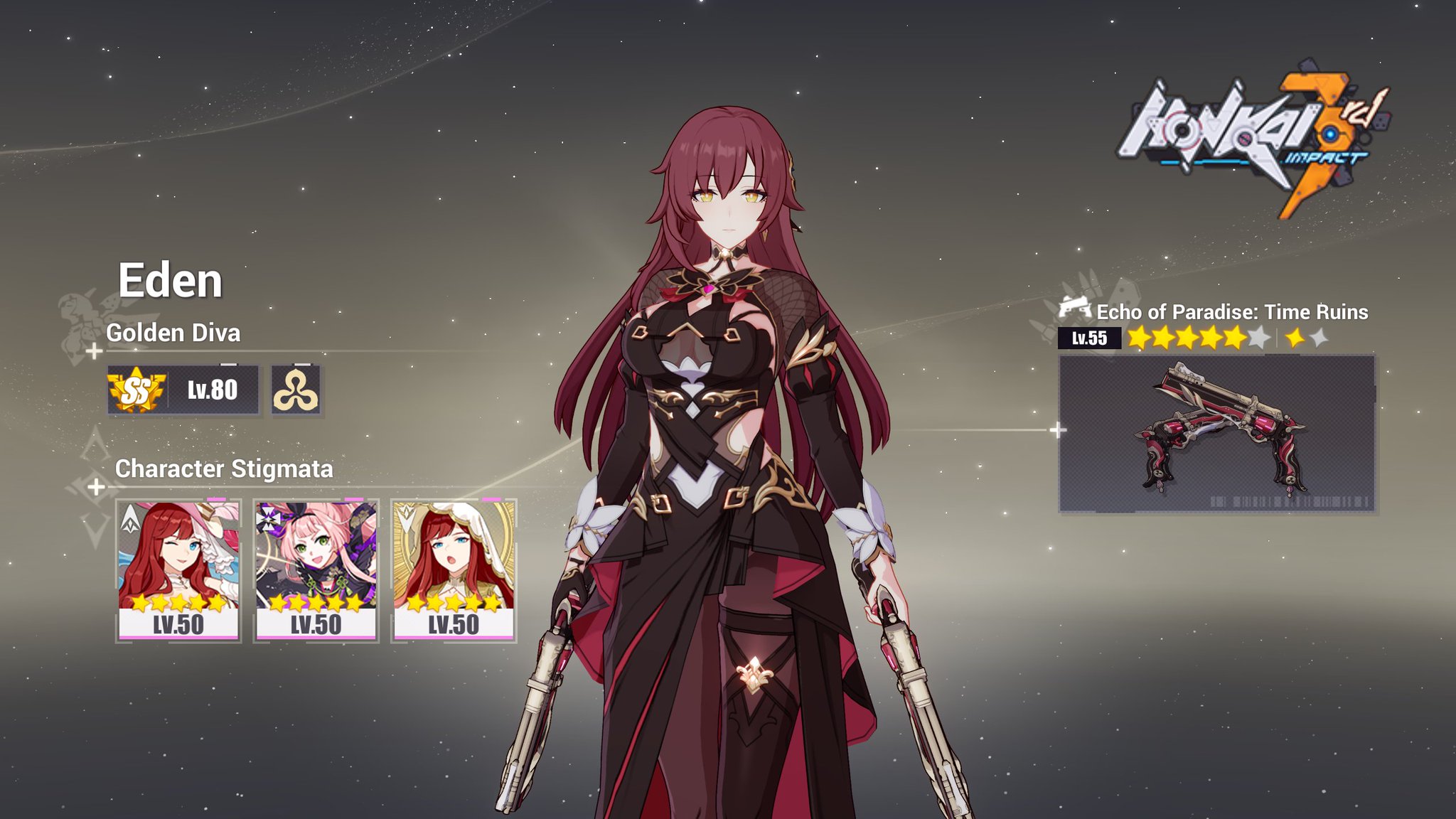Select Eden's elemental type trefoil icon
The height and width of the screenshot is (819, 1456).
296,390
